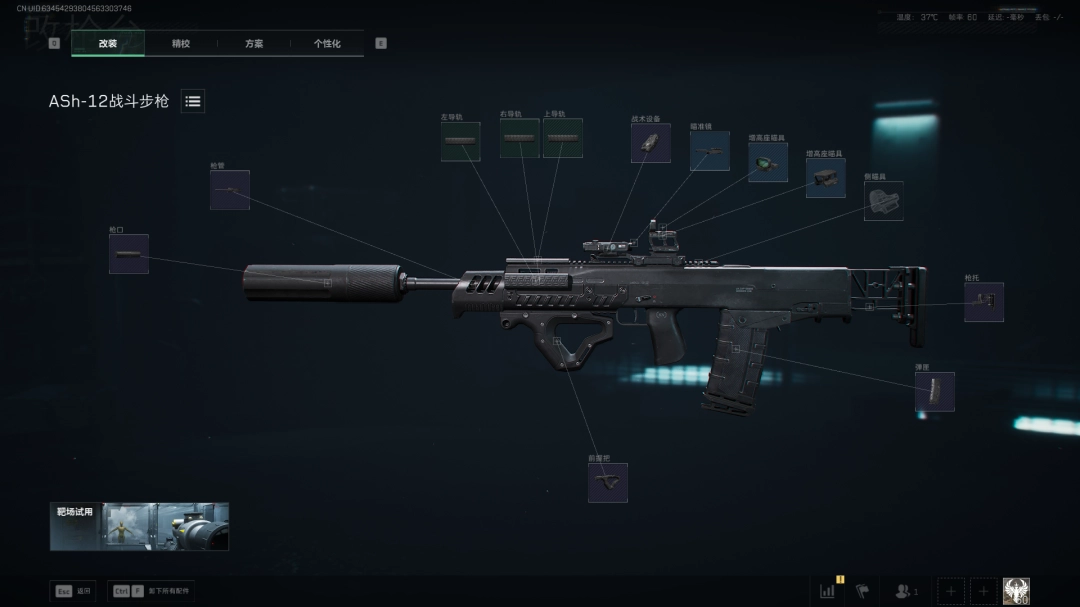Select the 前握把 foregrip slot
The width and height of the screenshot is (1080, 607).
607,483
